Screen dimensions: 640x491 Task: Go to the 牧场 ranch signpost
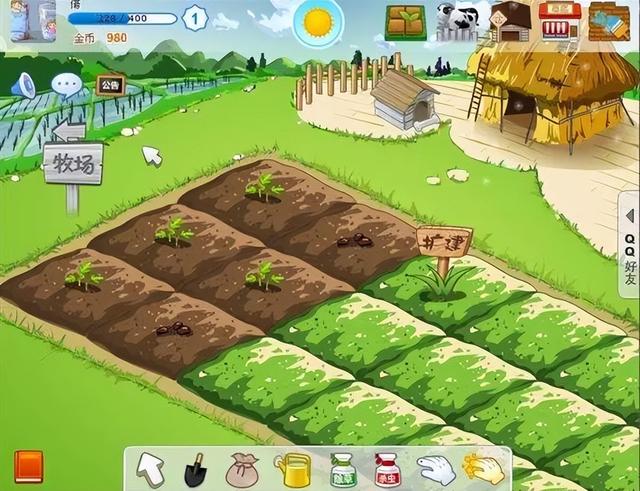click(72, 163)
